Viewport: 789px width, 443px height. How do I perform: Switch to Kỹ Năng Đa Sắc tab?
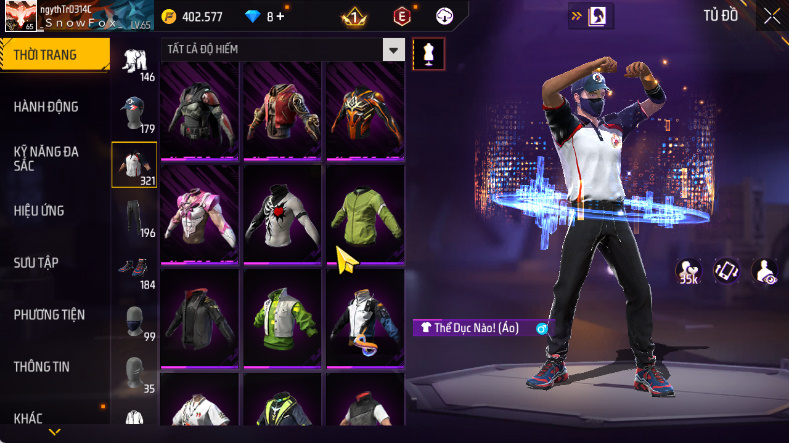point(46,158)
